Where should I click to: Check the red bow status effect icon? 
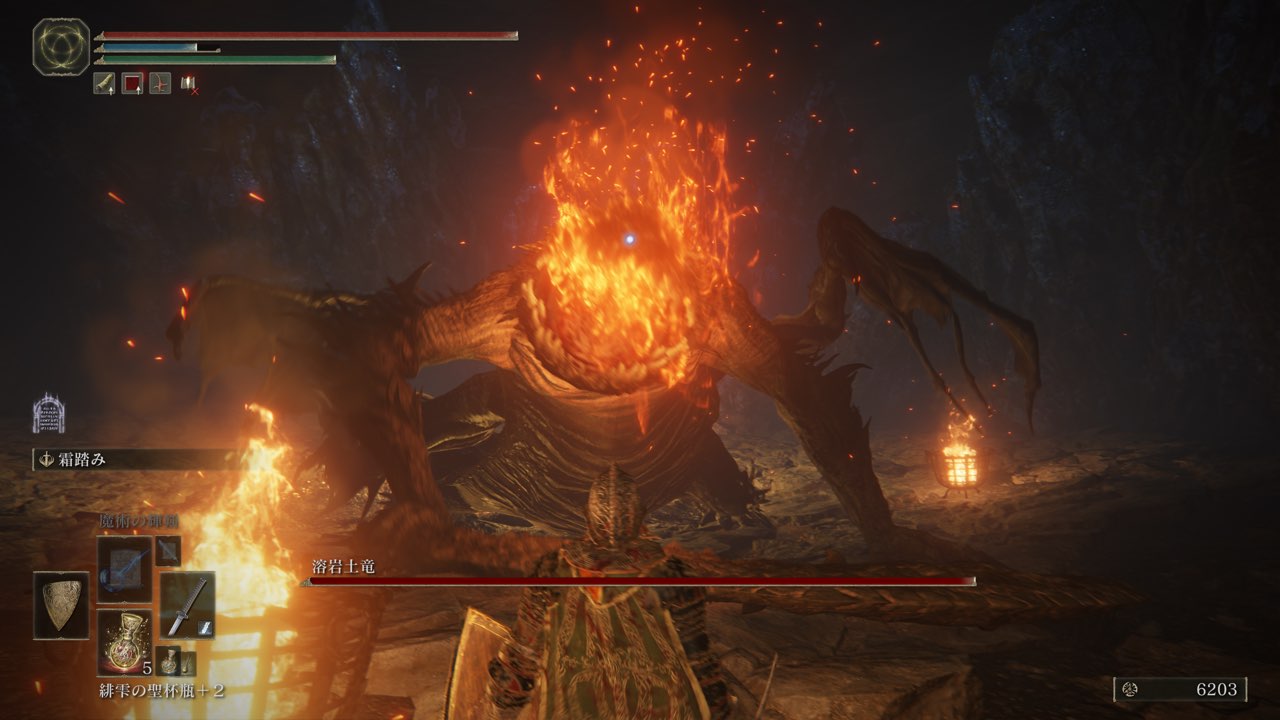coord(160,84)
